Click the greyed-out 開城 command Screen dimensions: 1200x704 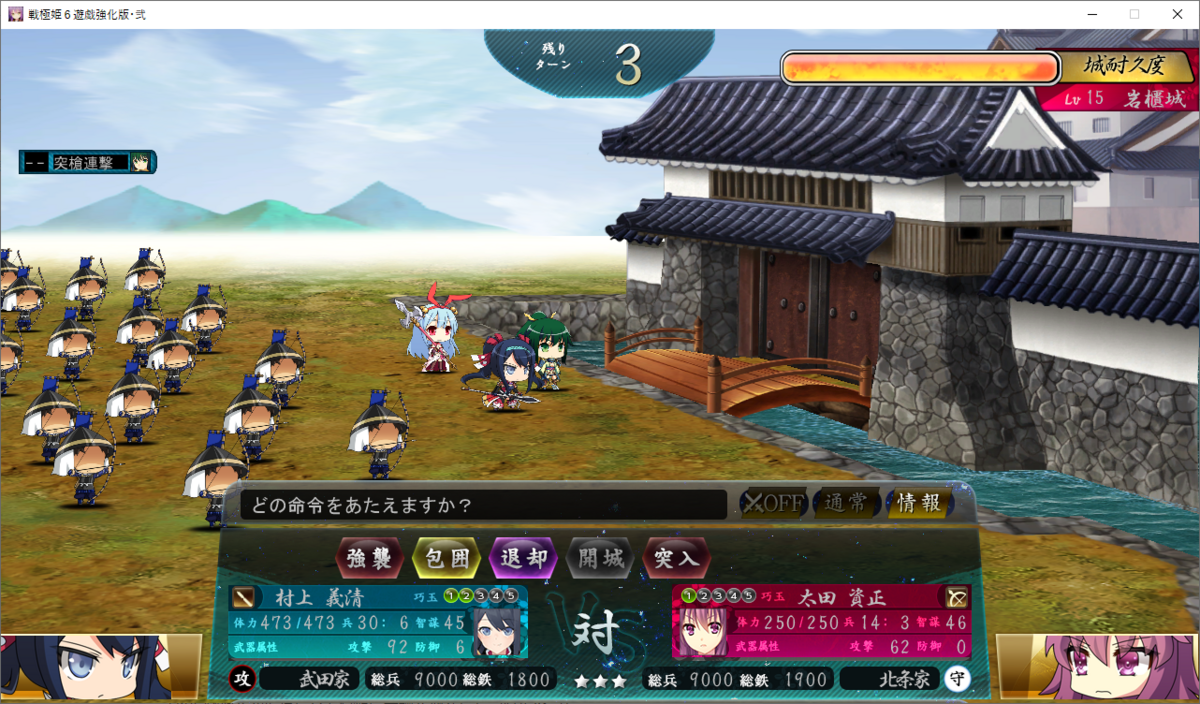tap(598, 557)
